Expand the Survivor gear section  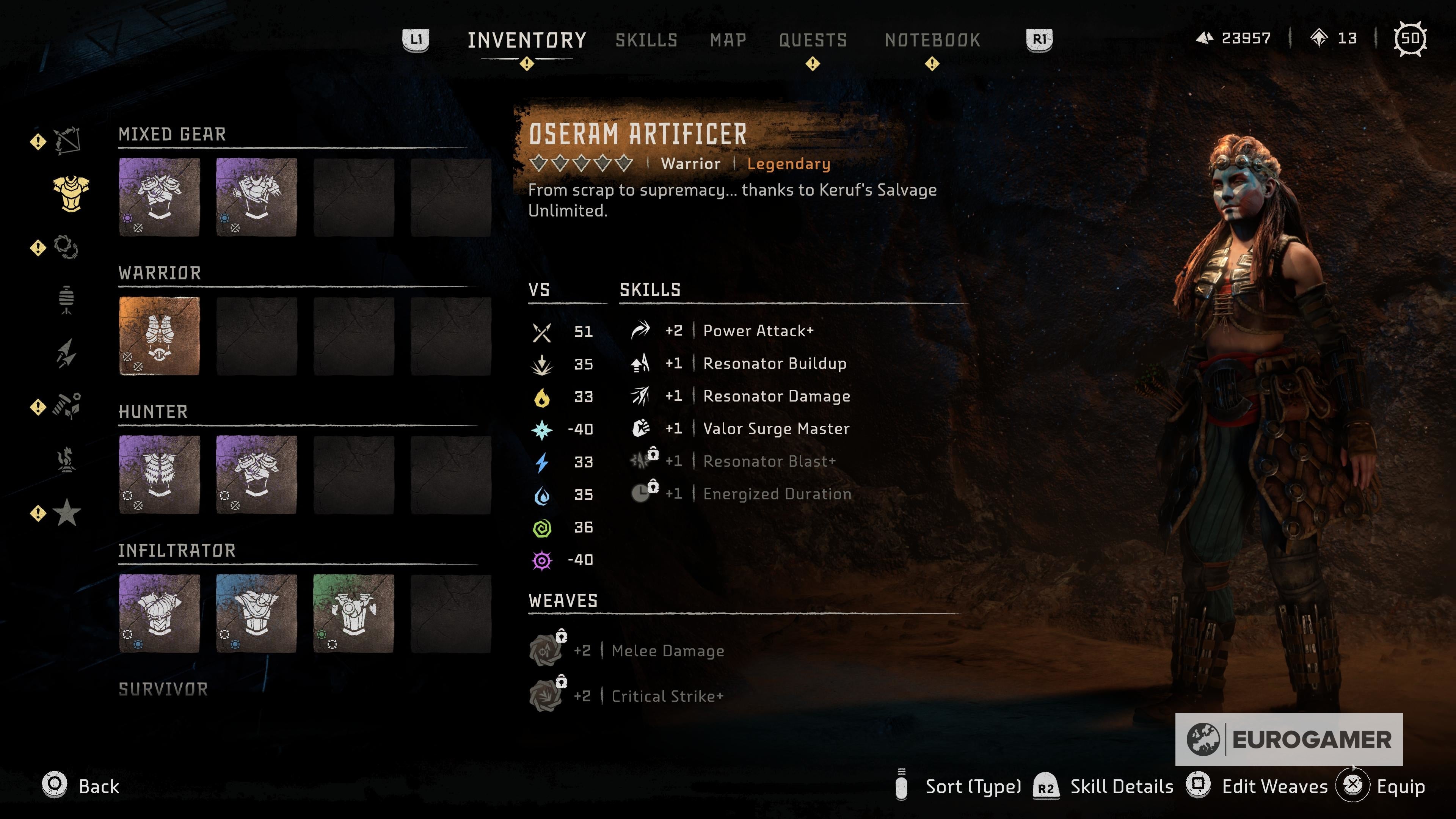(162, 689)
